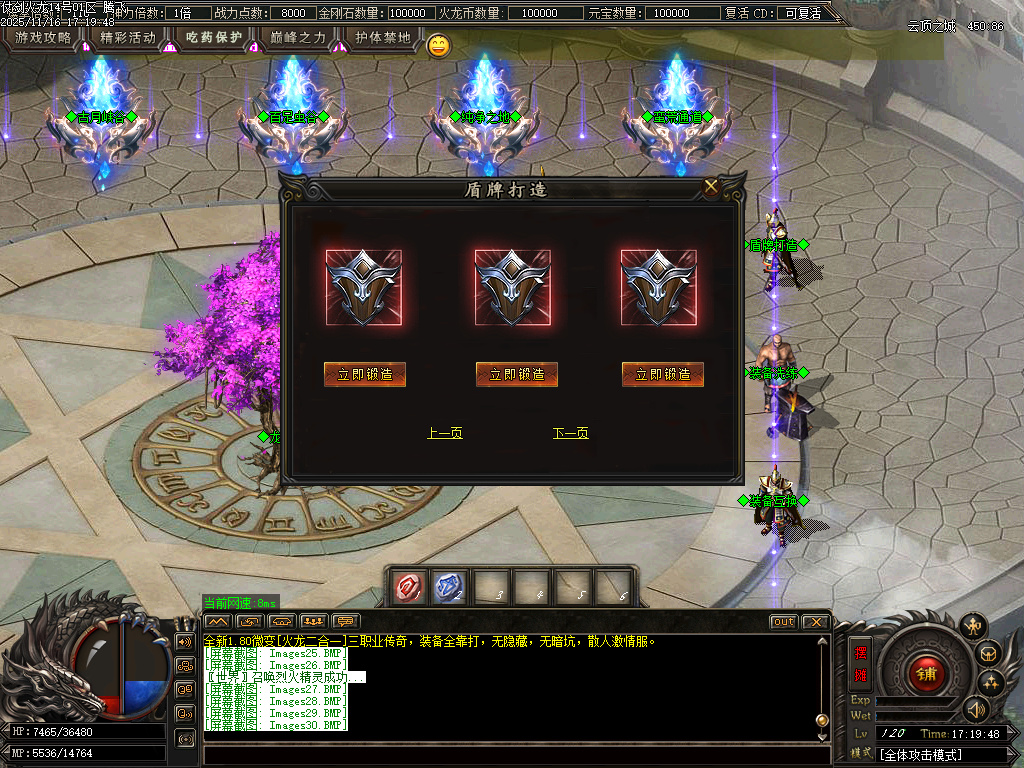Click the yellow smiley face icon
The height and width of the screenshot is (768, 1024).
tap(438, 45)
